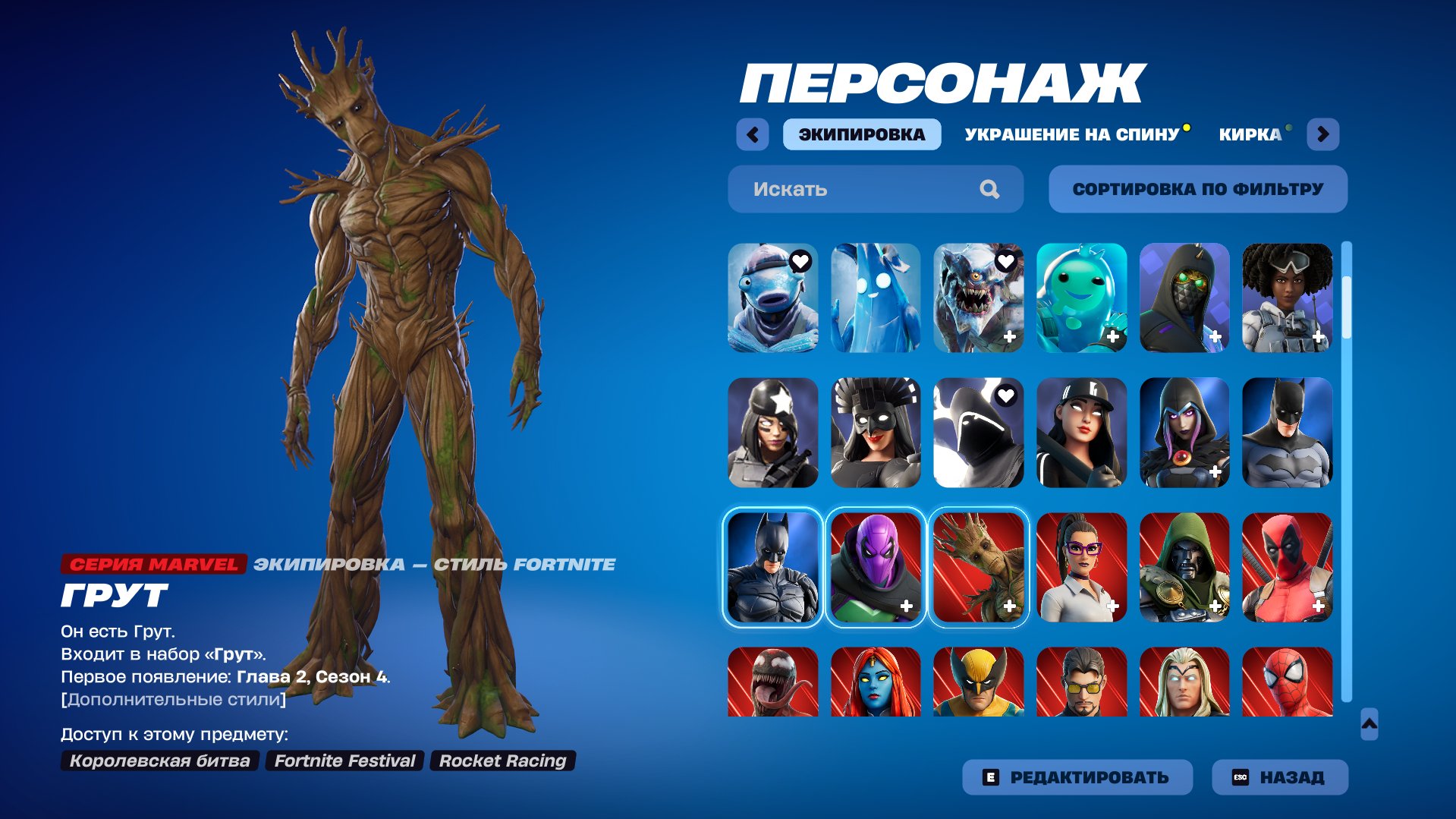Click the Искать search input field
Image resolution: width=1456 pixels, height=819 pixels.
click(x=850, y=189)
